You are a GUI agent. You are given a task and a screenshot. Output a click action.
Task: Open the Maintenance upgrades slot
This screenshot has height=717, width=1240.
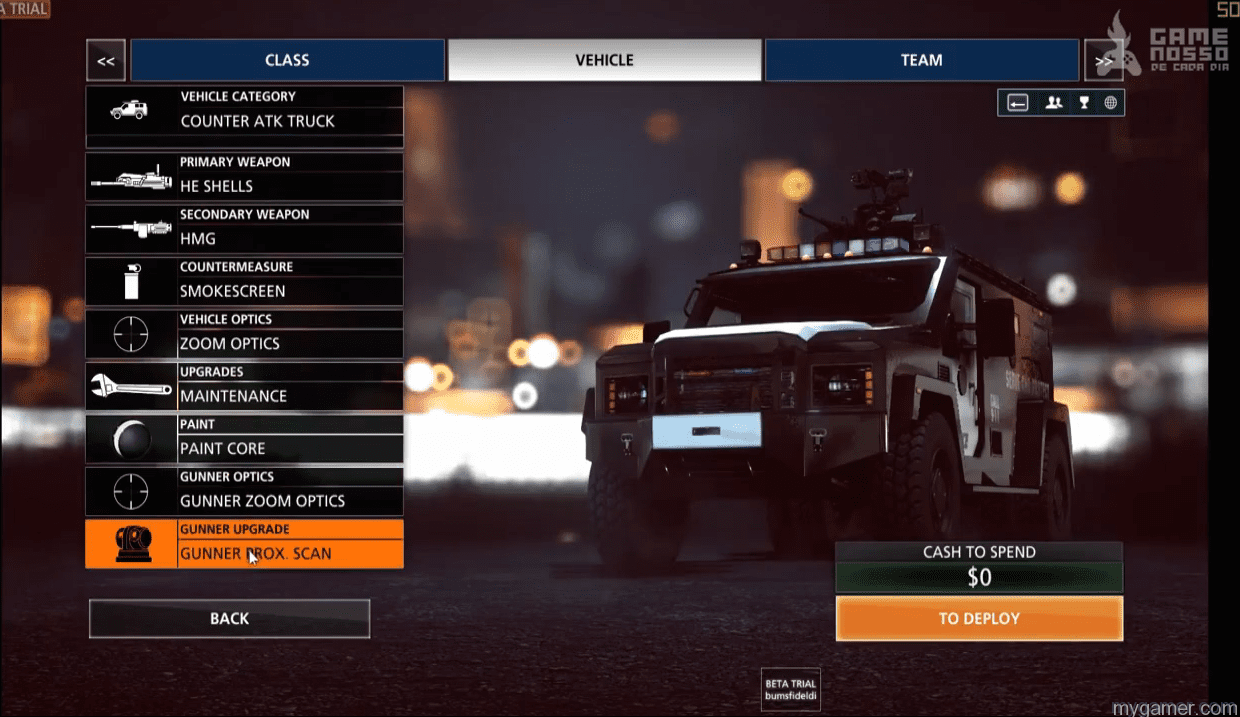245,386
